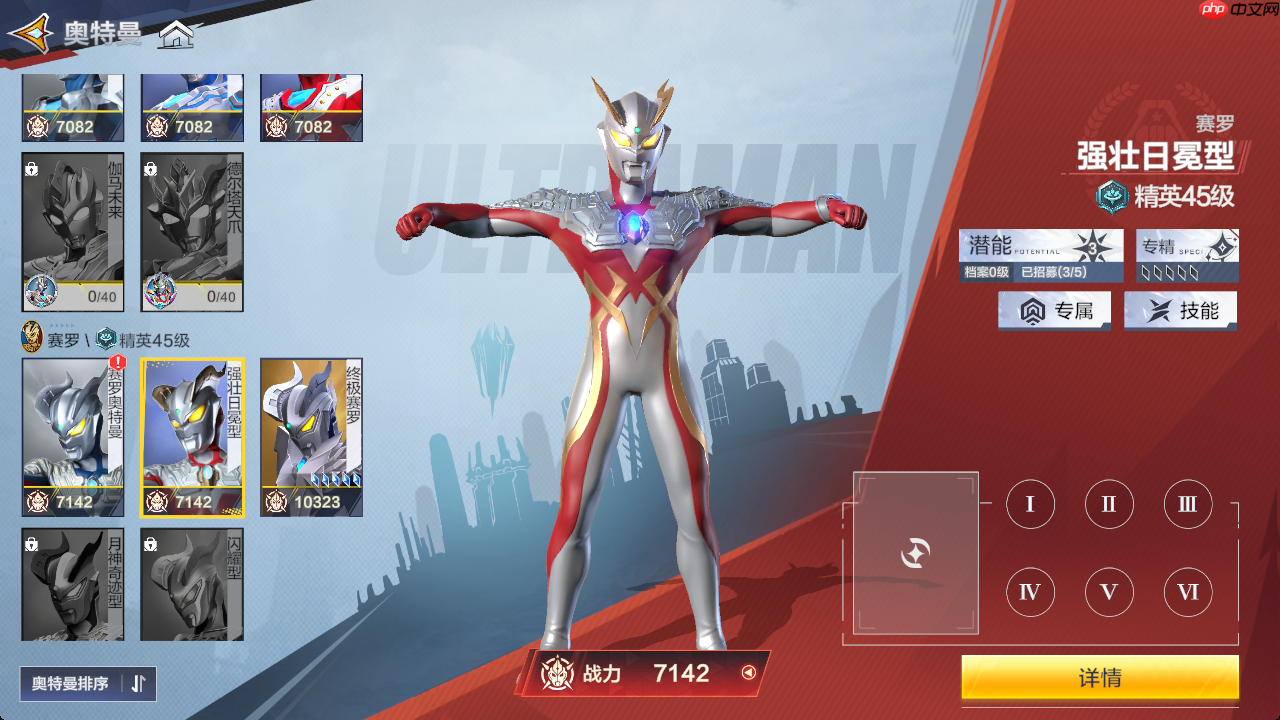The height and width of the screenshot is (720, 1280).
Task: Tap the locked 月神奇迹型 card
Action: tap(72, 584)
